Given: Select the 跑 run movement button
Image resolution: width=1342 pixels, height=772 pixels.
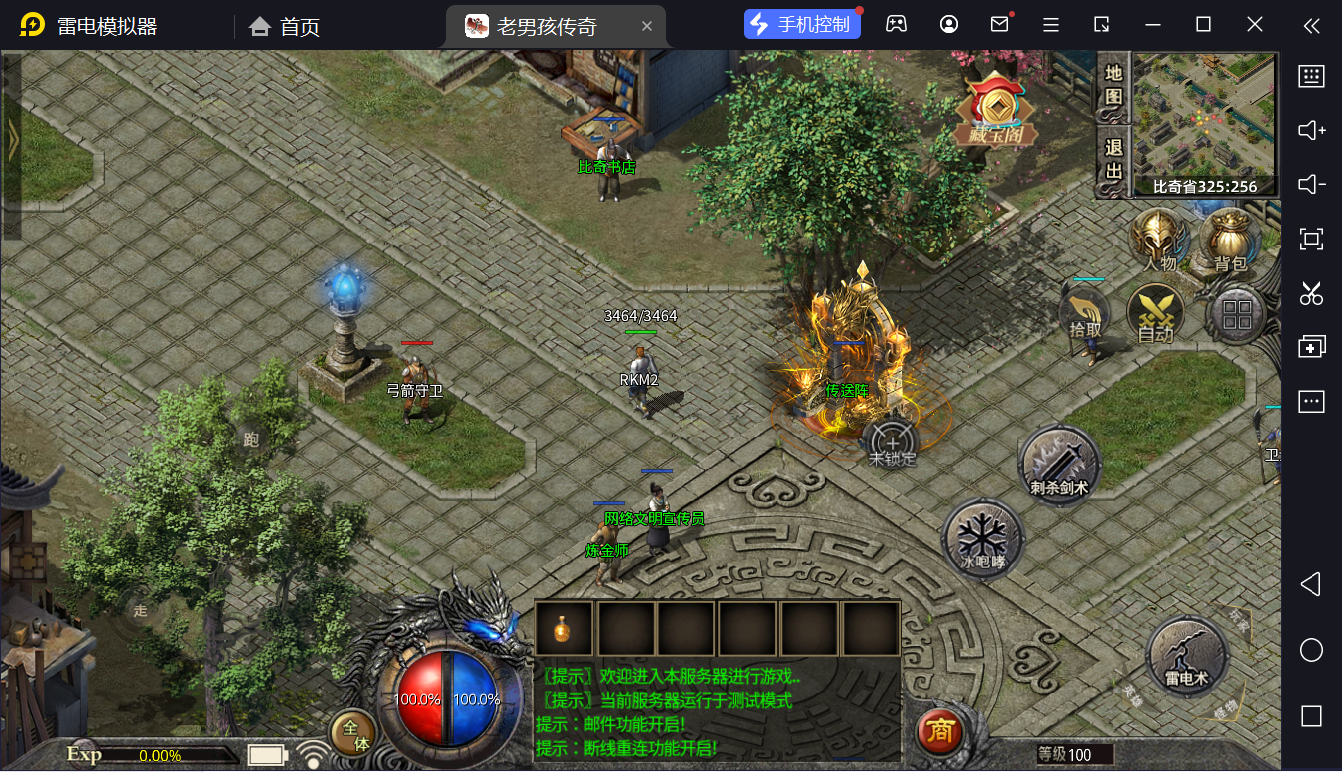Looking at the screenshot, I should [x=251, y=439].
